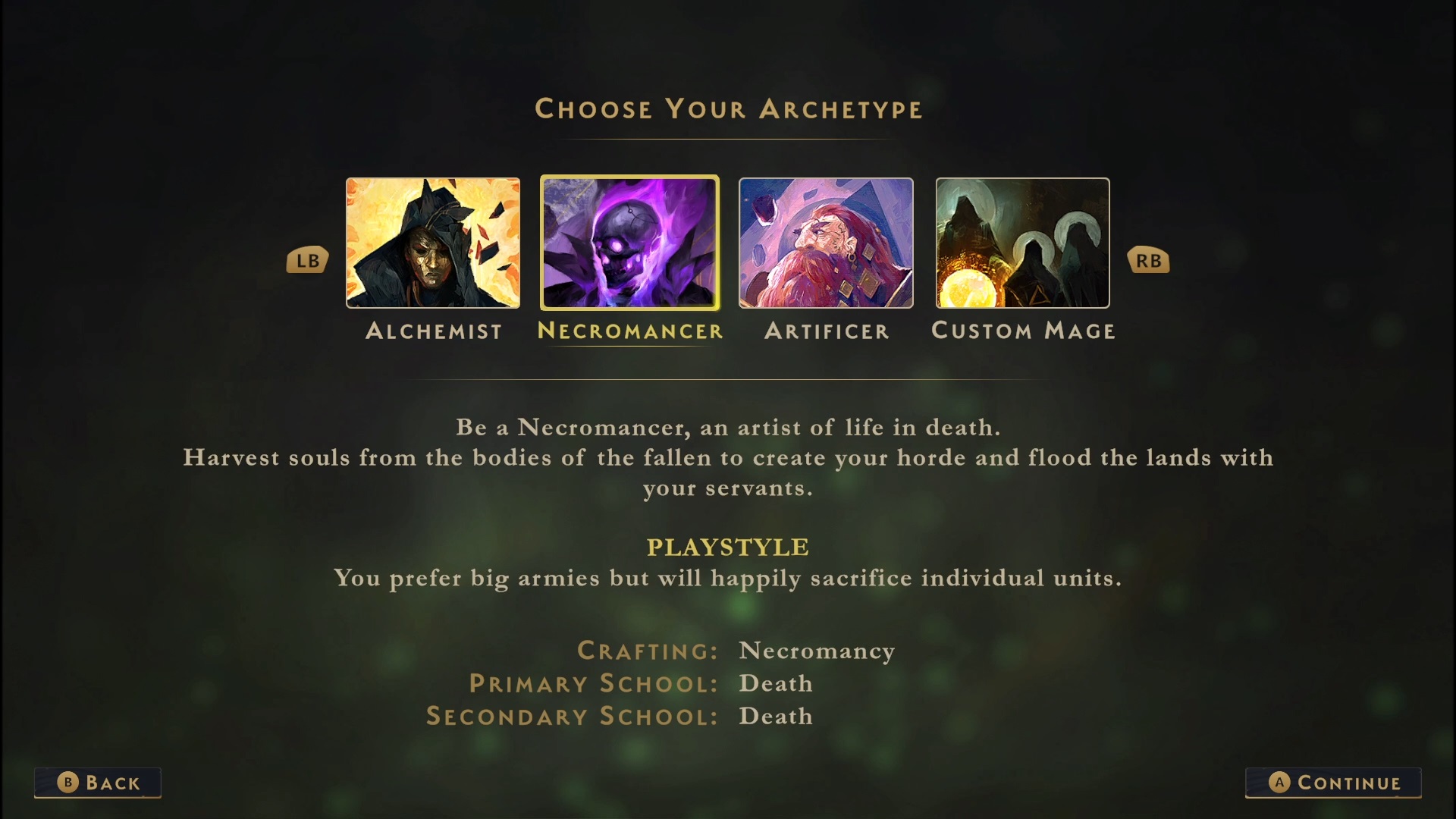Pick the Artificer archetype portrait
The height and width of the screenshot is (819, 1456).
pos(826,243)
